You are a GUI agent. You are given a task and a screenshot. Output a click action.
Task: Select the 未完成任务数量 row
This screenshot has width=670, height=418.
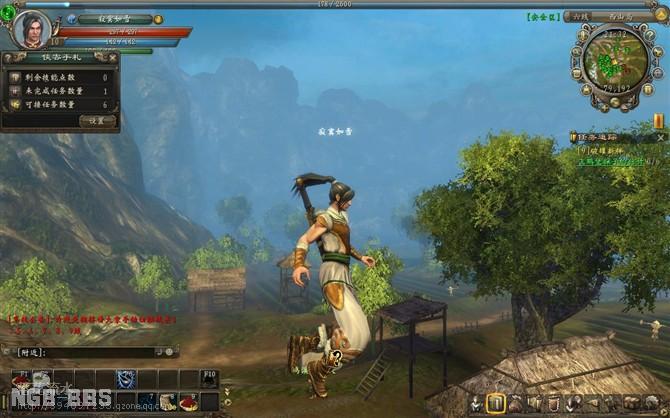click(x=60, y=90)
